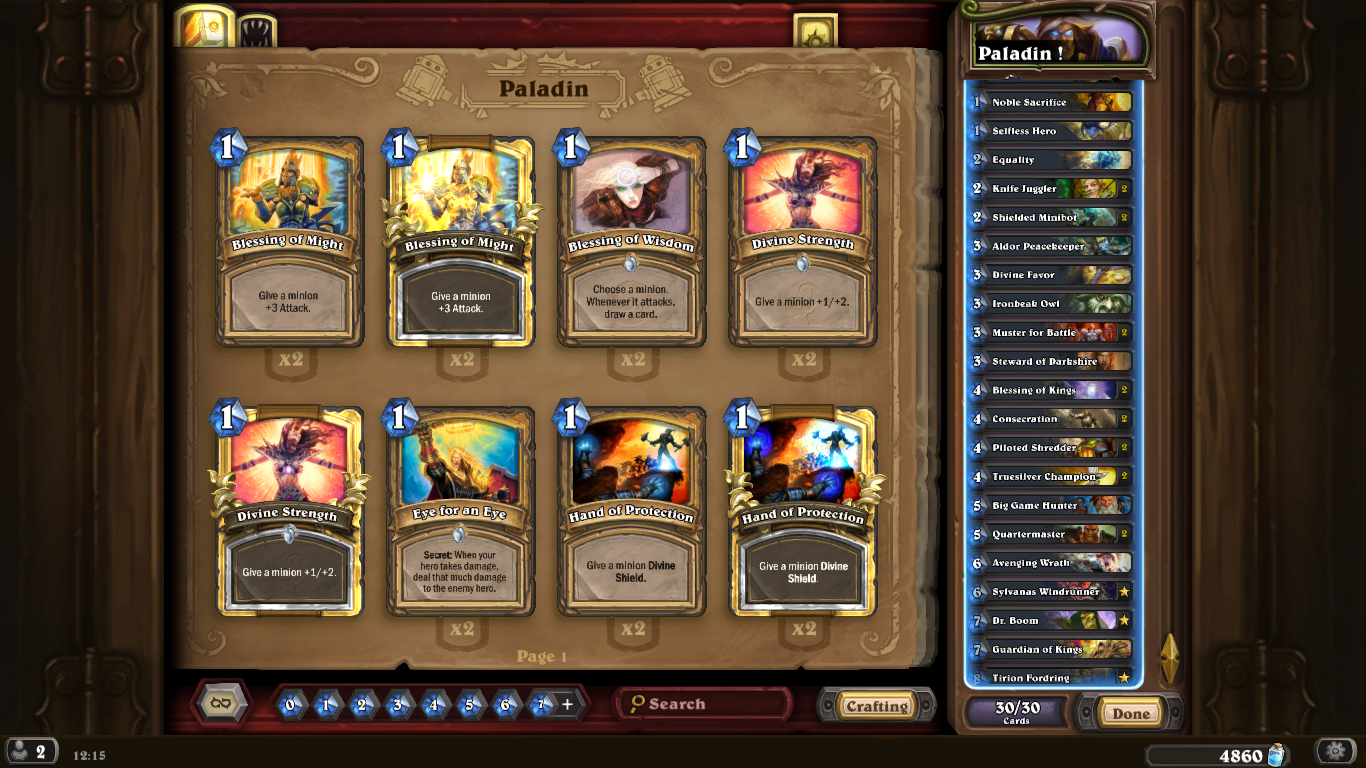Filter cards by mana cost 0

(290, 705)
